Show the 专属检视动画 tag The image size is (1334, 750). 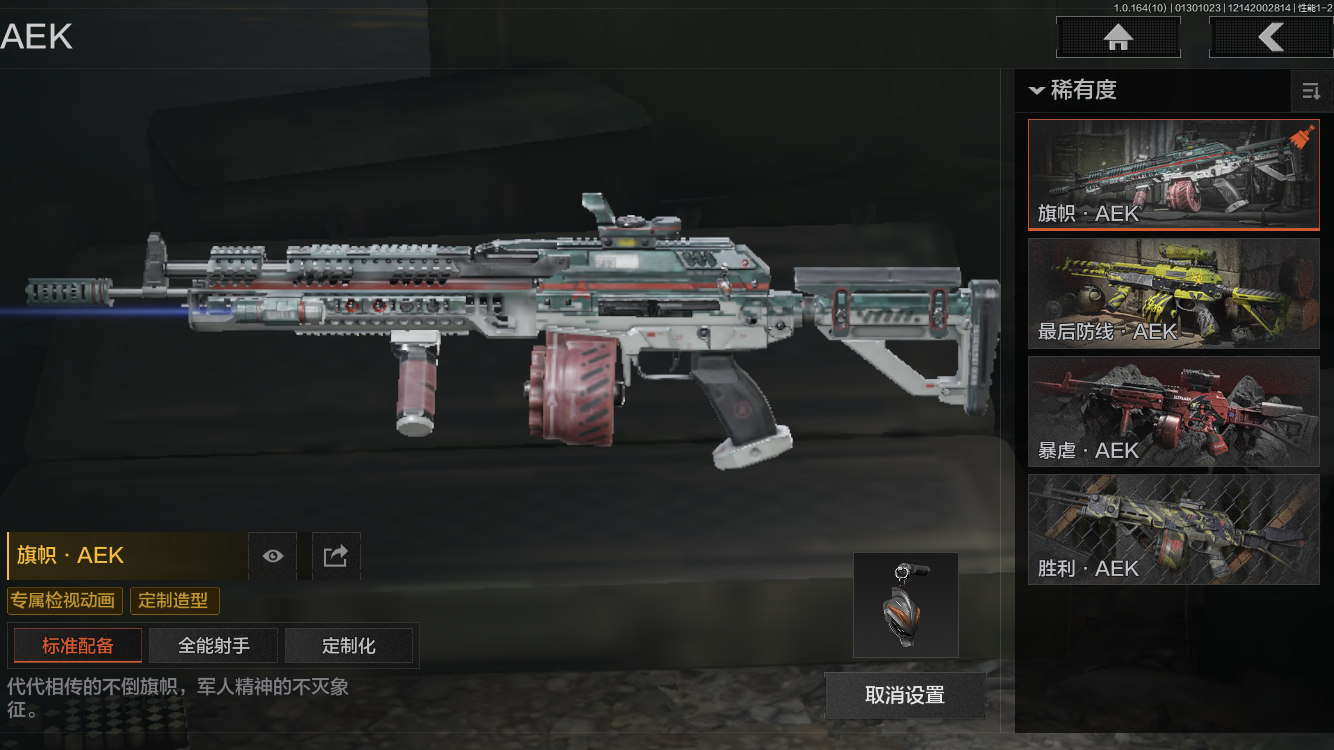65,601
